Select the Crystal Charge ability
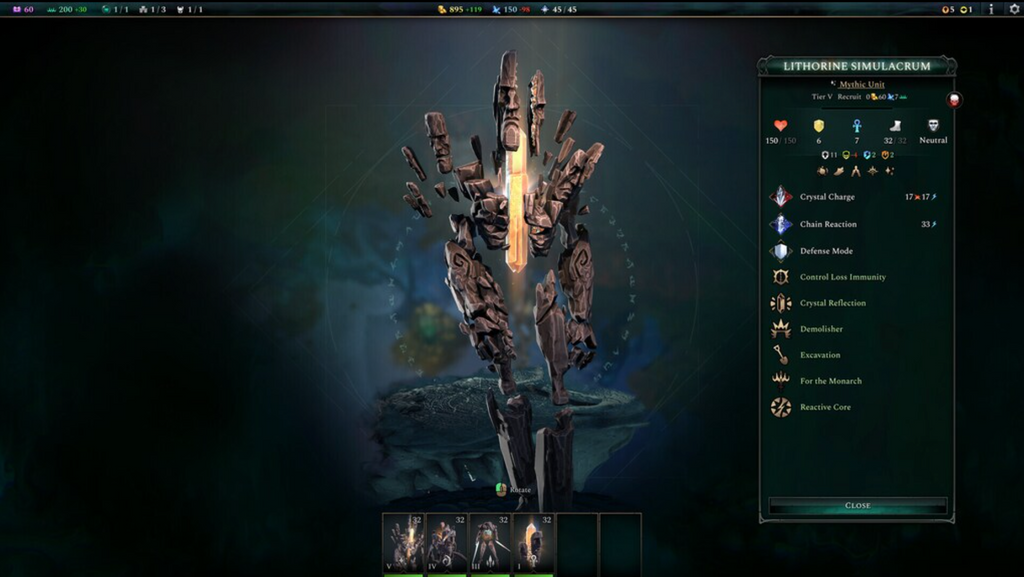Screen dimensions: 1024x577 [x=827, y=197]
